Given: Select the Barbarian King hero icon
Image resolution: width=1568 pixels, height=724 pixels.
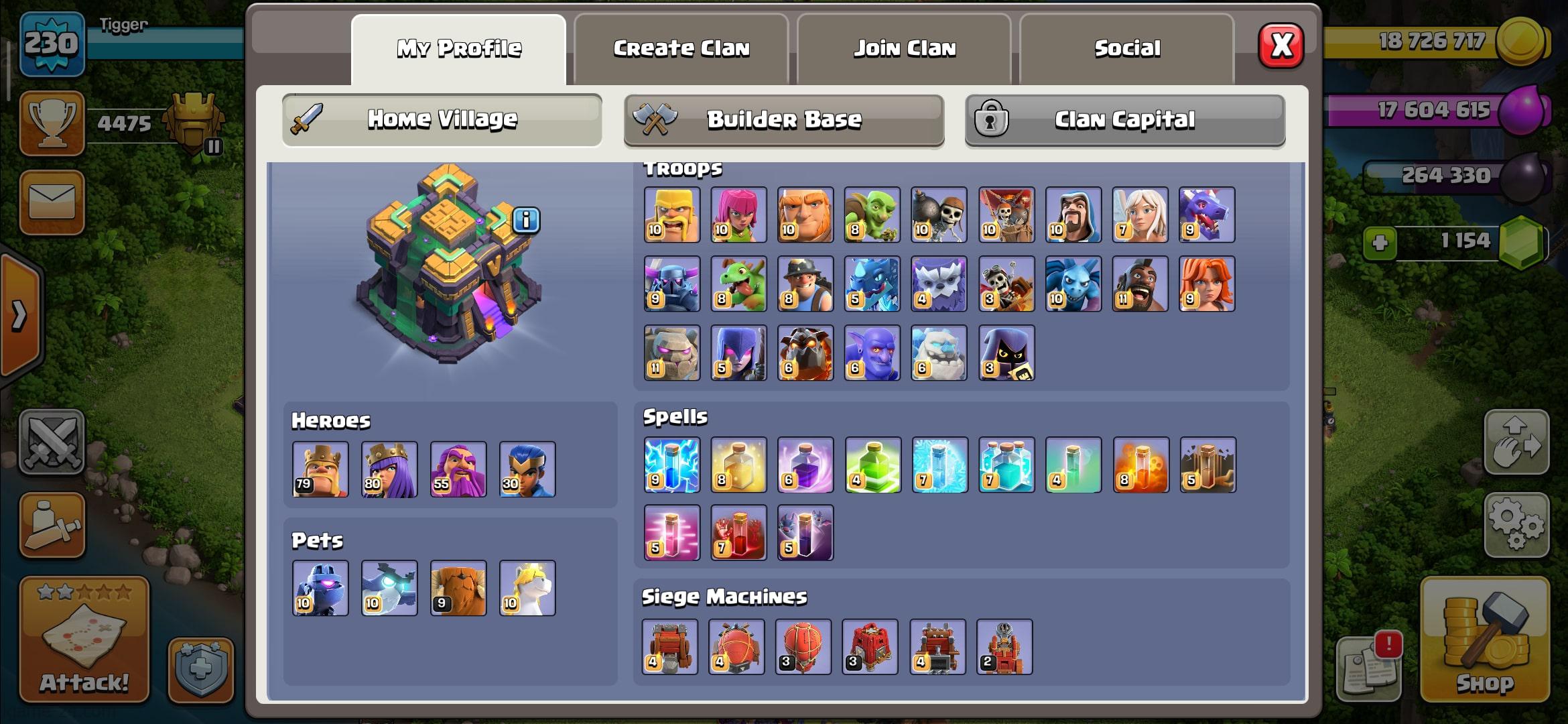Looking at the screenshot, I should (x=320, y=469).
